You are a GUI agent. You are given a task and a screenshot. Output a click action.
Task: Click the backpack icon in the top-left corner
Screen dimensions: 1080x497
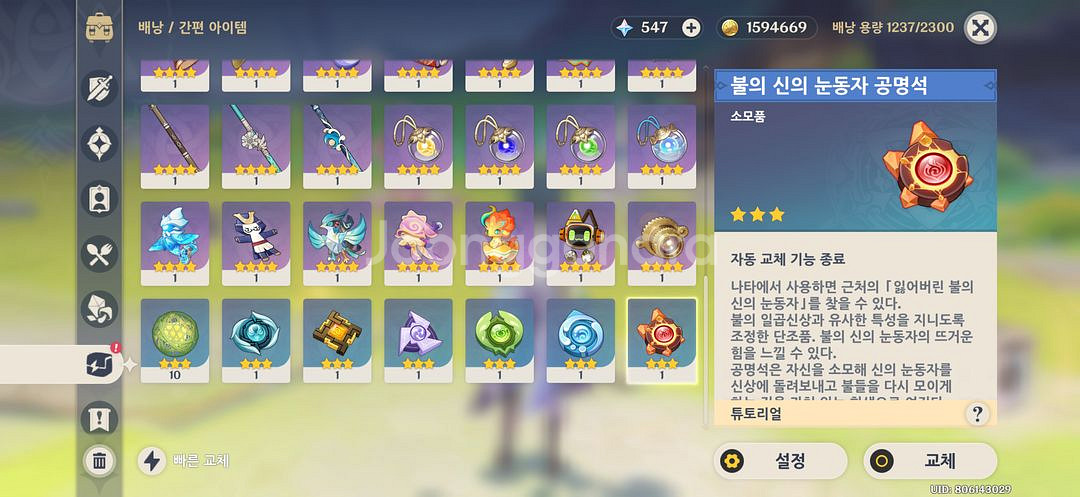click(x=99, y=27)
